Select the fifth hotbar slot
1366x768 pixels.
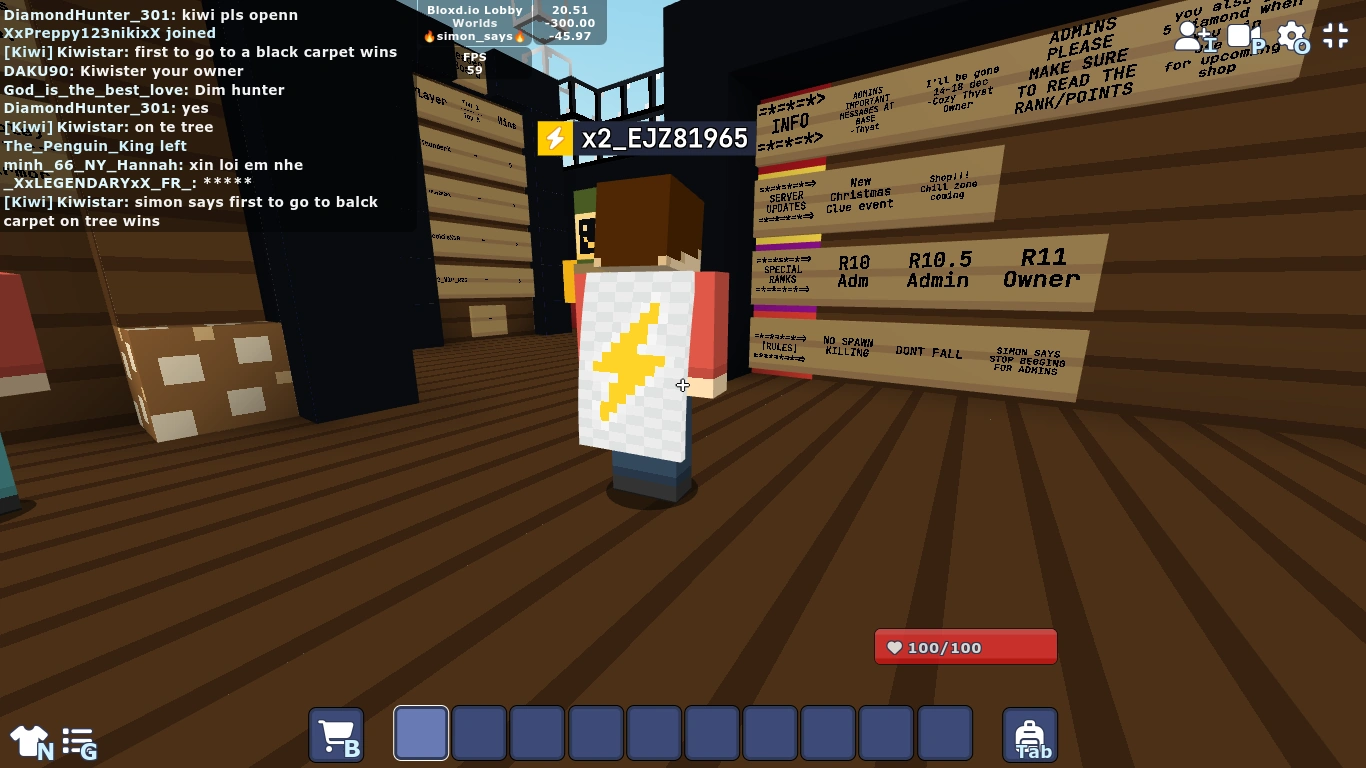point(653,733)
